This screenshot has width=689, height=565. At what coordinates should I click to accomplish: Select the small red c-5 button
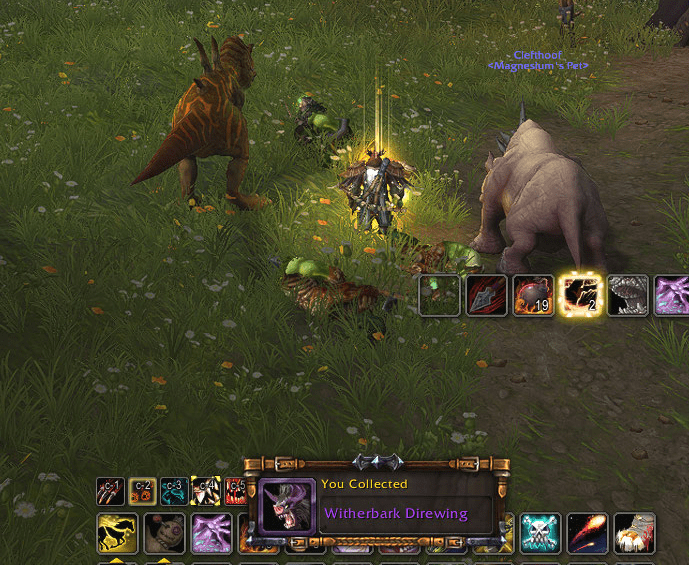[236, 491]
